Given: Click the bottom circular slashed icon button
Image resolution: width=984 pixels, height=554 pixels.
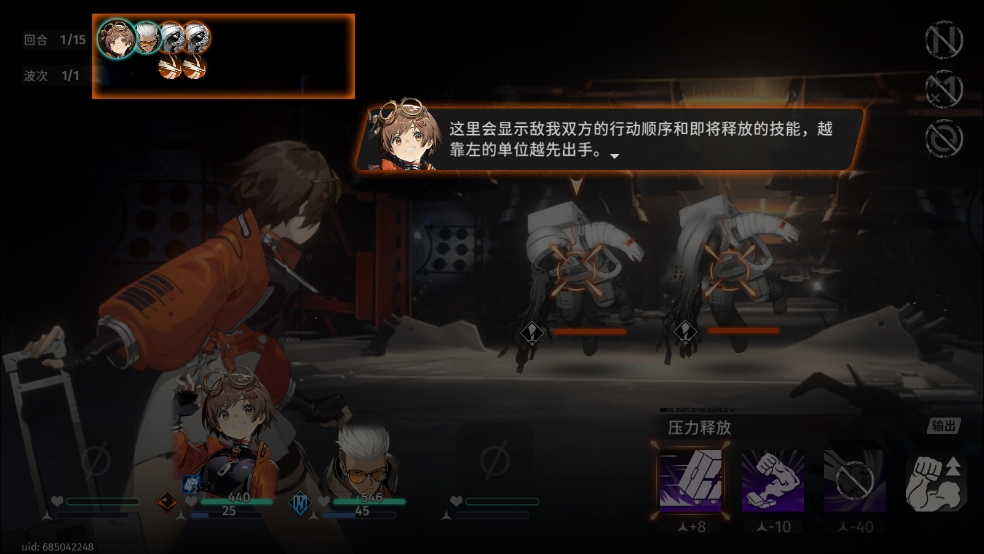Looking at the screenshot, I should (x=943, y=139).
